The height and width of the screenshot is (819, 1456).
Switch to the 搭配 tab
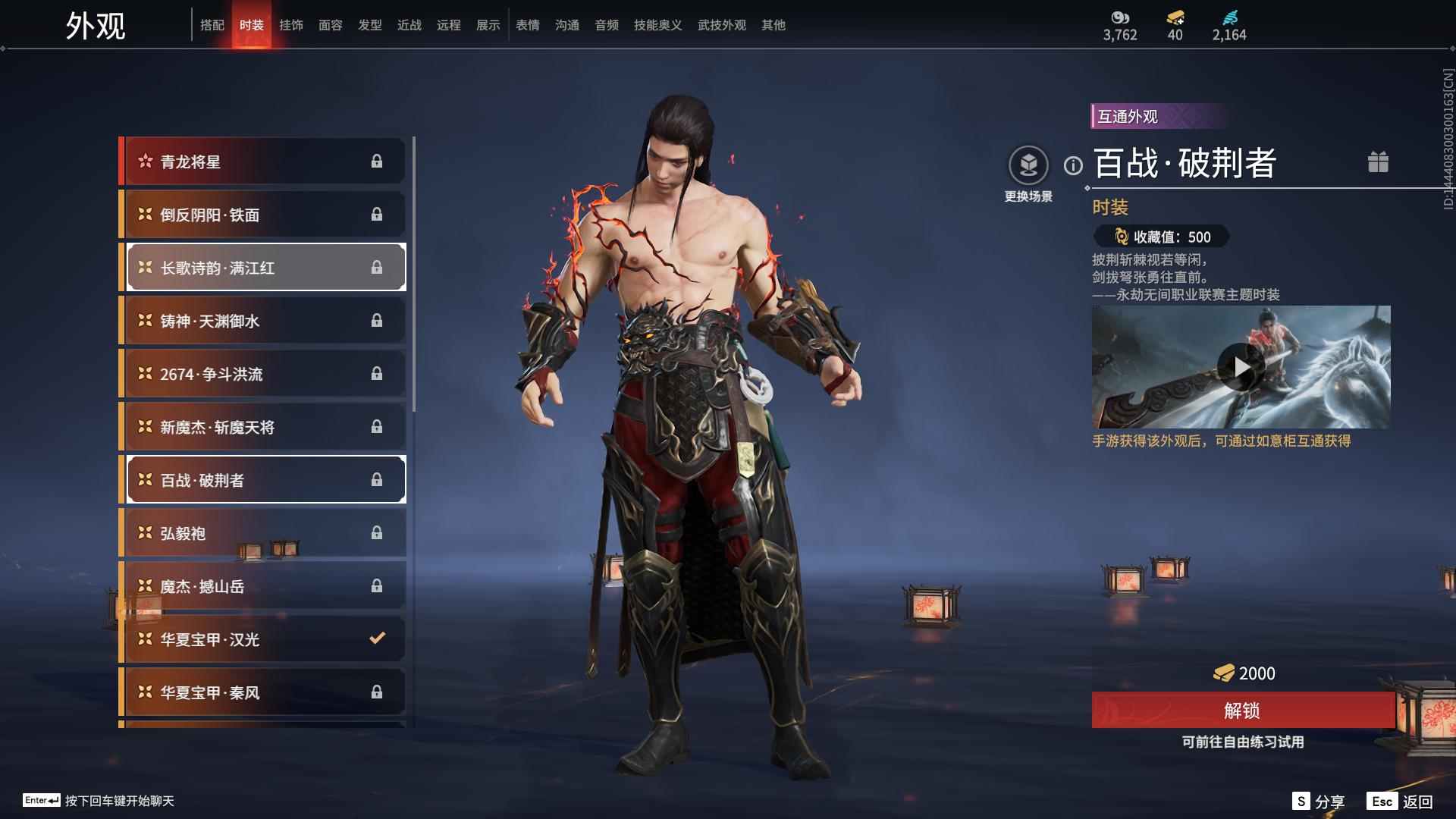pos(212,25)
